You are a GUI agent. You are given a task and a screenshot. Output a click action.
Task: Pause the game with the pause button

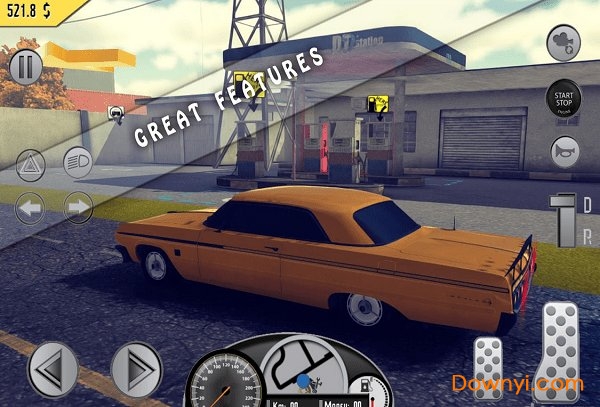(26, 69)
